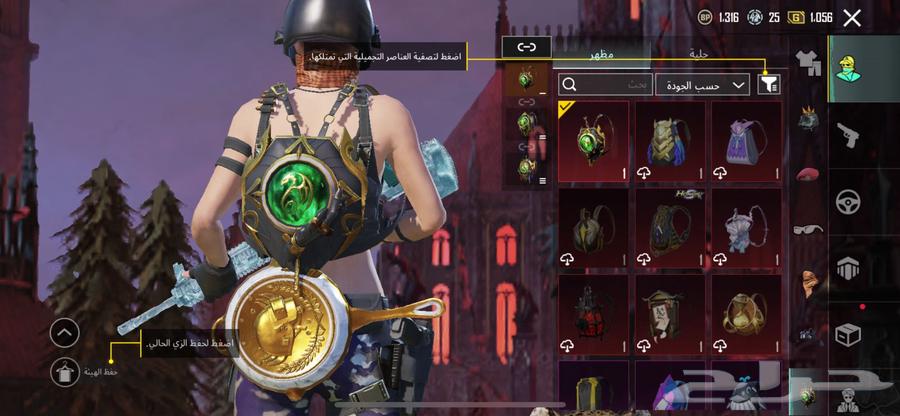This screenshot has width=900, height=416.
Task: Open the filter for owned cosmetic items
Action: (768, 85)
